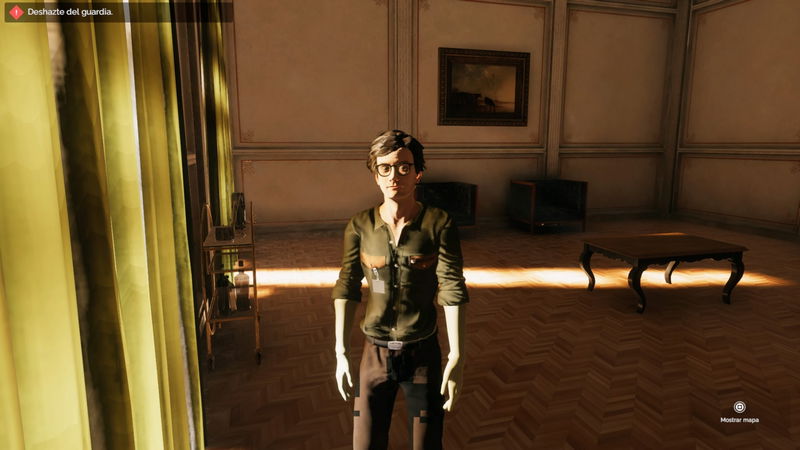Image resolution: width=800 pixels, height=450 pixels.
Task: Show the map via Mostrar mapa icon
Action: click(x=739, y=407)
